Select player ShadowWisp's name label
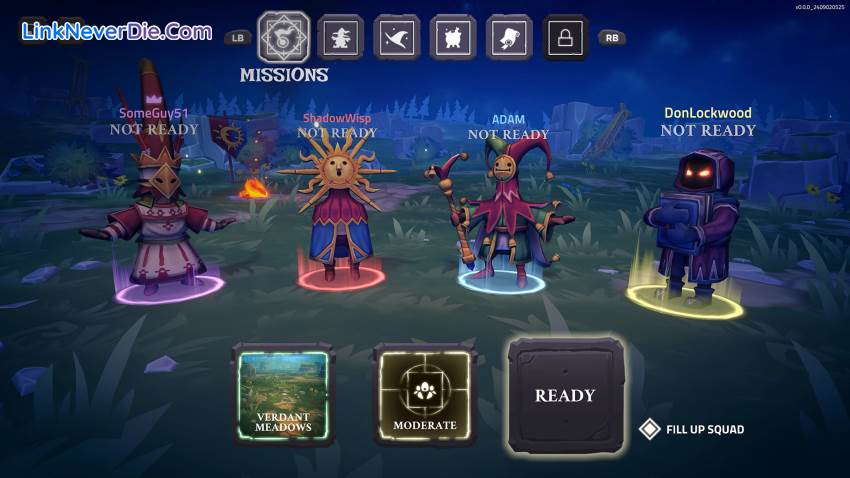 [337, 118]
